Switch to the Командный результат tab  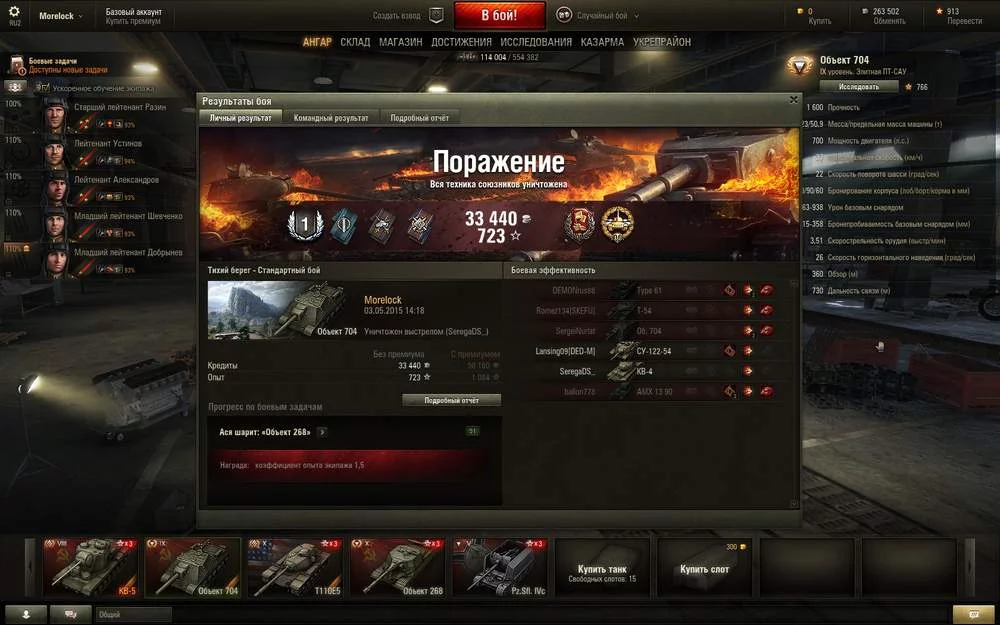[x=331, y=118]
